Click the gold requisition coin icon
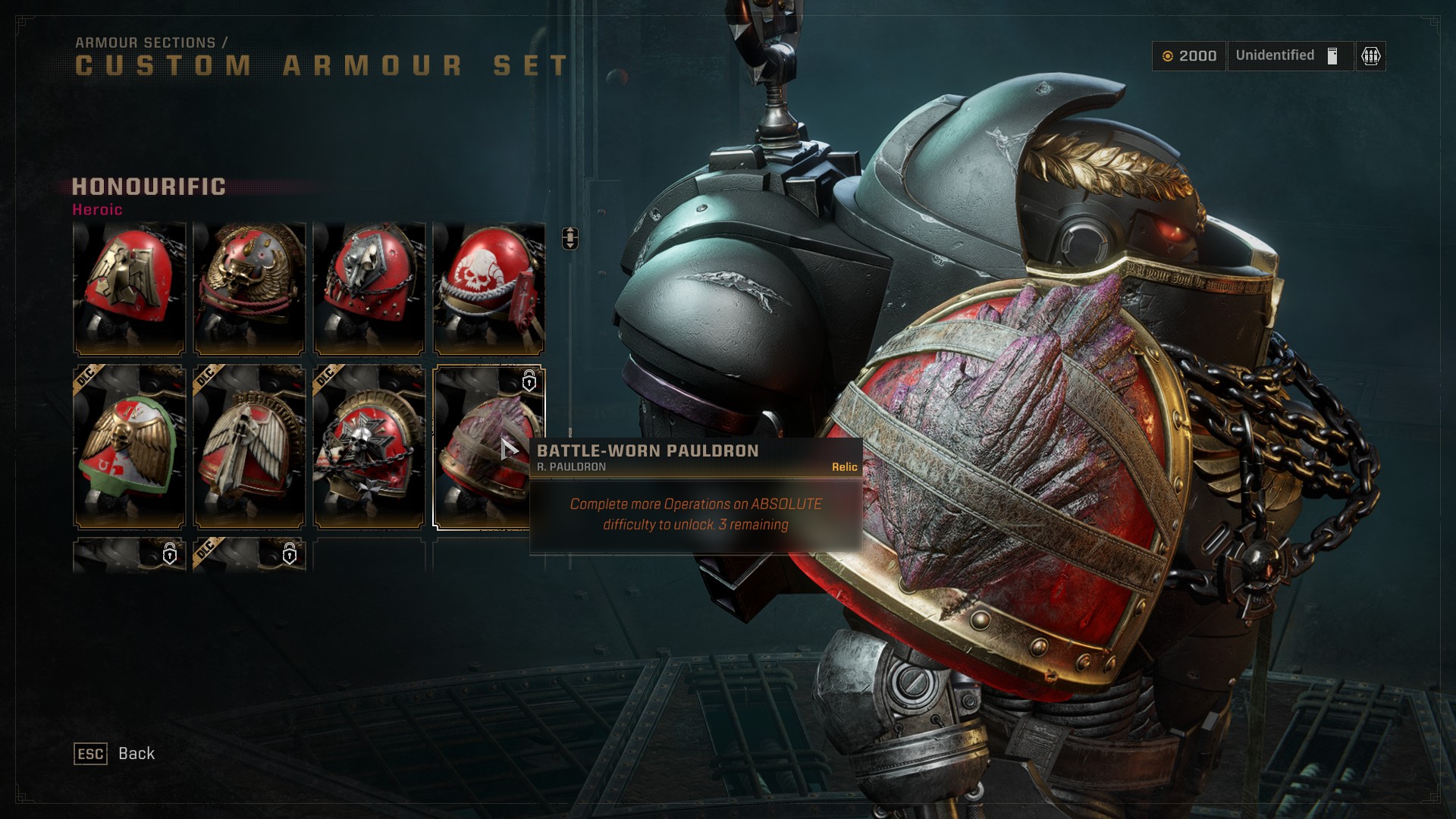Image resolution: width=1456 pixels, height=819 pixels. pyautogui.click(x=1169, y=55)
